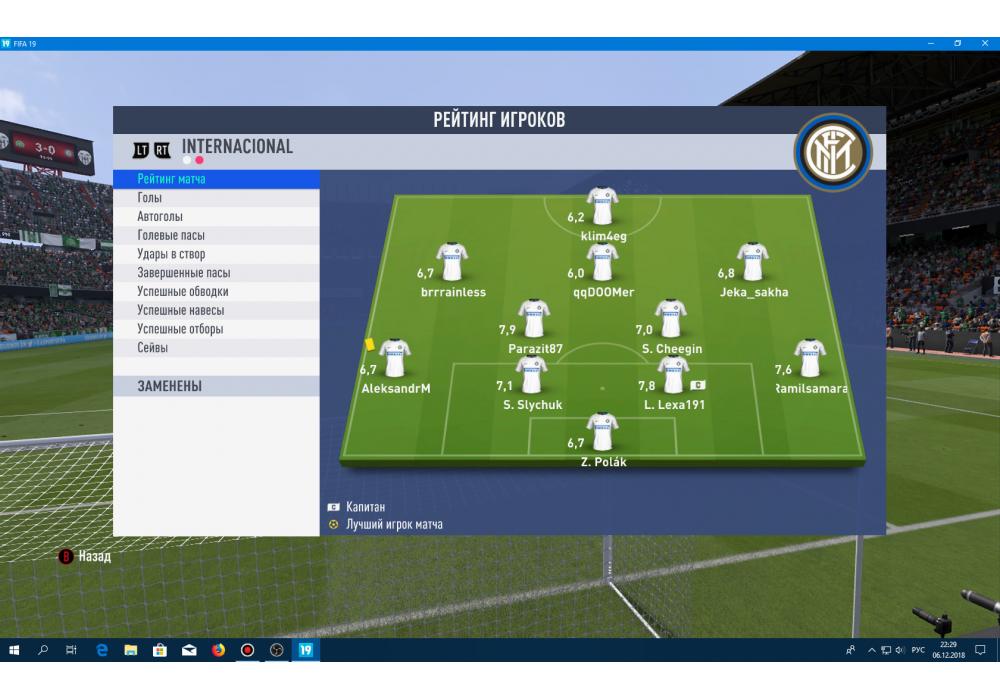1000x700 pixels.
Task: Select Удары в створ in the list
Action: point(216,254)
